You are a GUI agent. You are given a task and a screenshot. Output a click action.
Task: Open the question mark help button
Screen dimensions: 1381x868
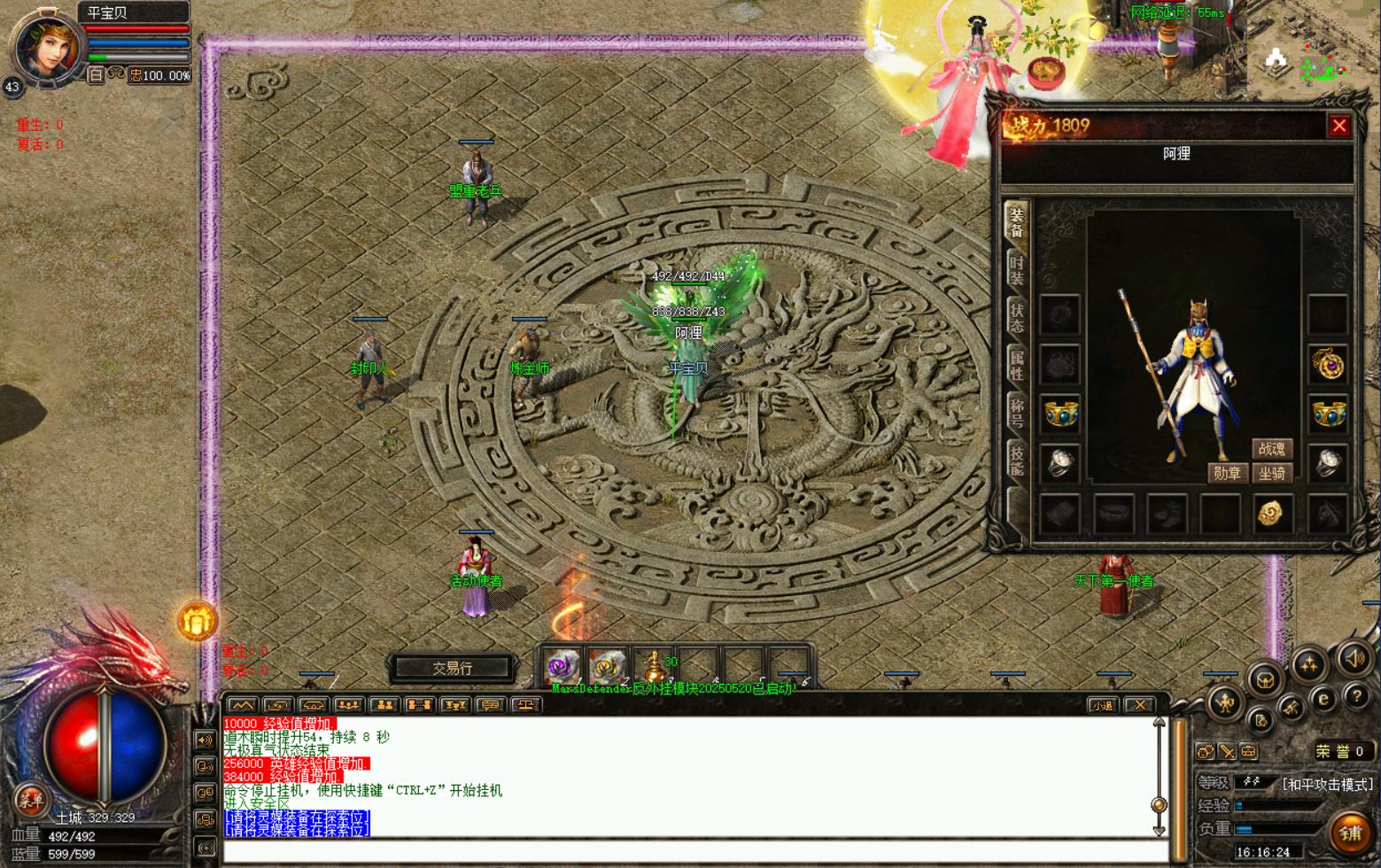pos(1356,697)
